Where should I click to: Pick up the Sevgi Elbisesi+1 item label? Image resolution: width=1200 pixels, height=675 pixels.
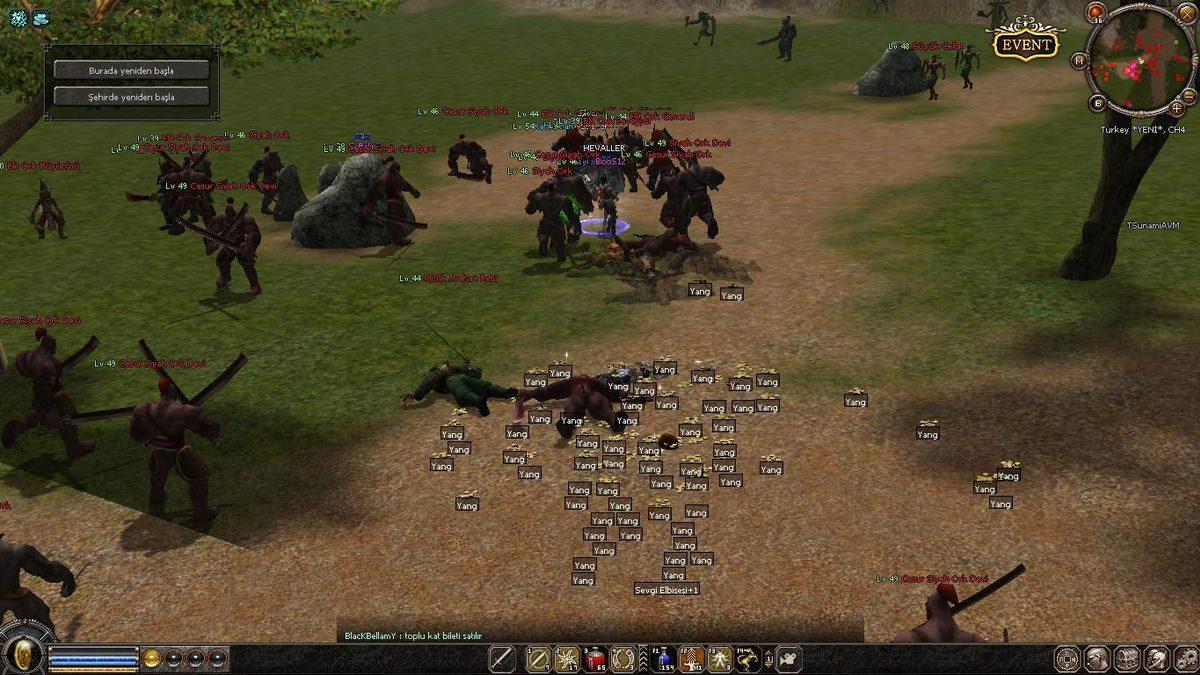coord(667,590)
